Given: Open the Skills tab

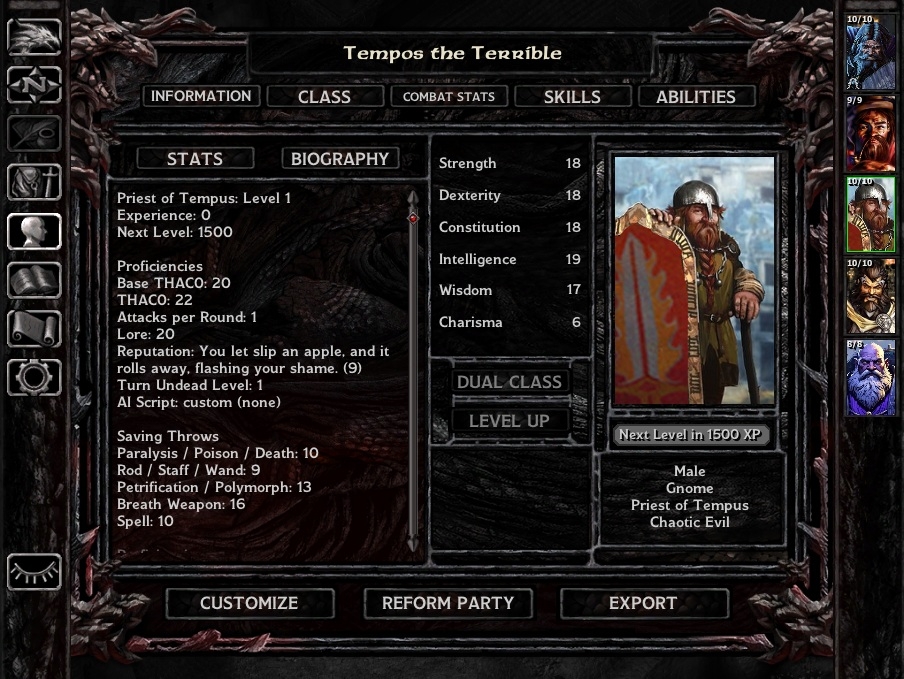Looking at the screenshot, I should (572, 97).
